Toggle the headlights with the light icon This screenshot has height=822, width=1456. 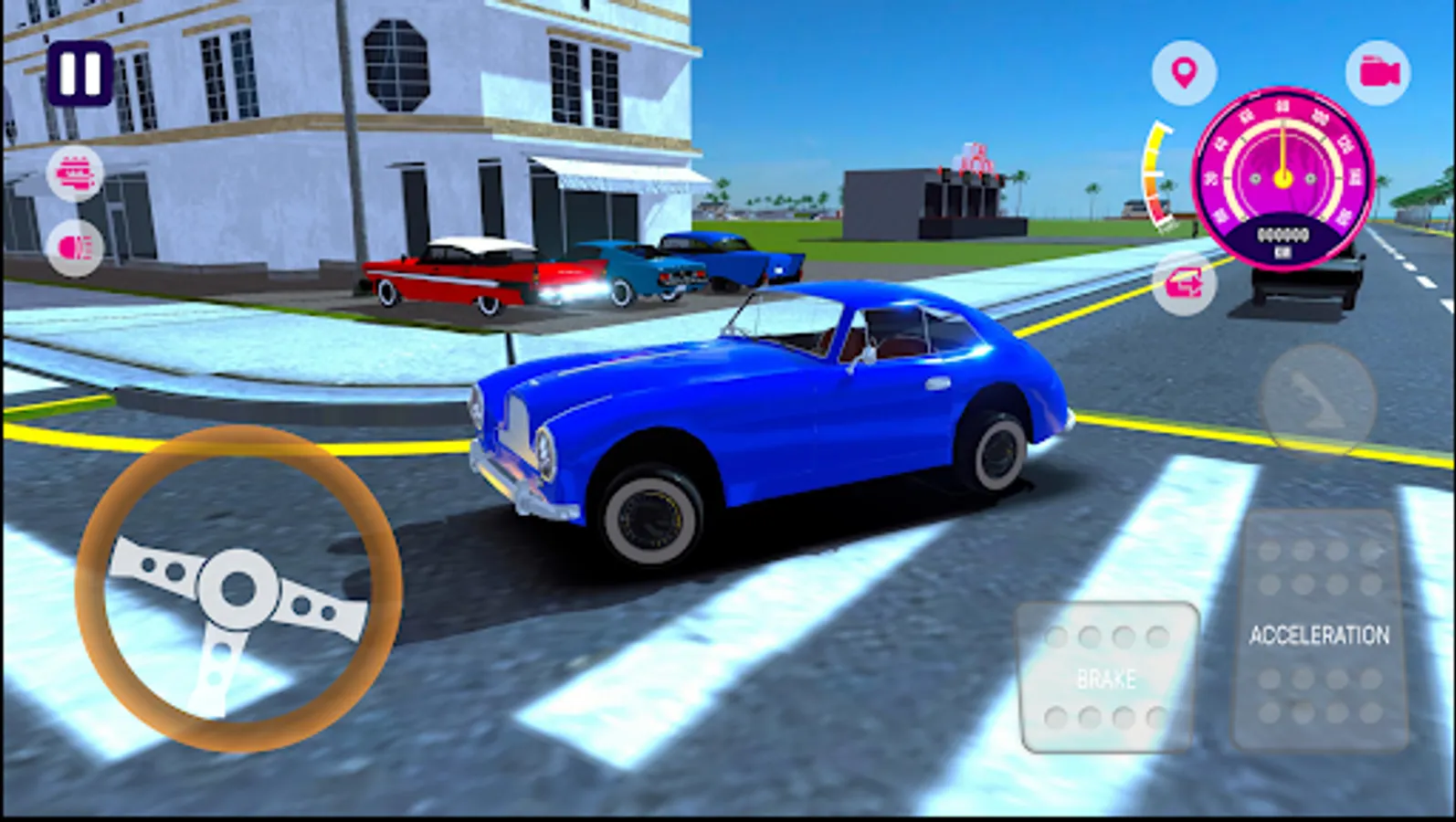tap(77, 245)
